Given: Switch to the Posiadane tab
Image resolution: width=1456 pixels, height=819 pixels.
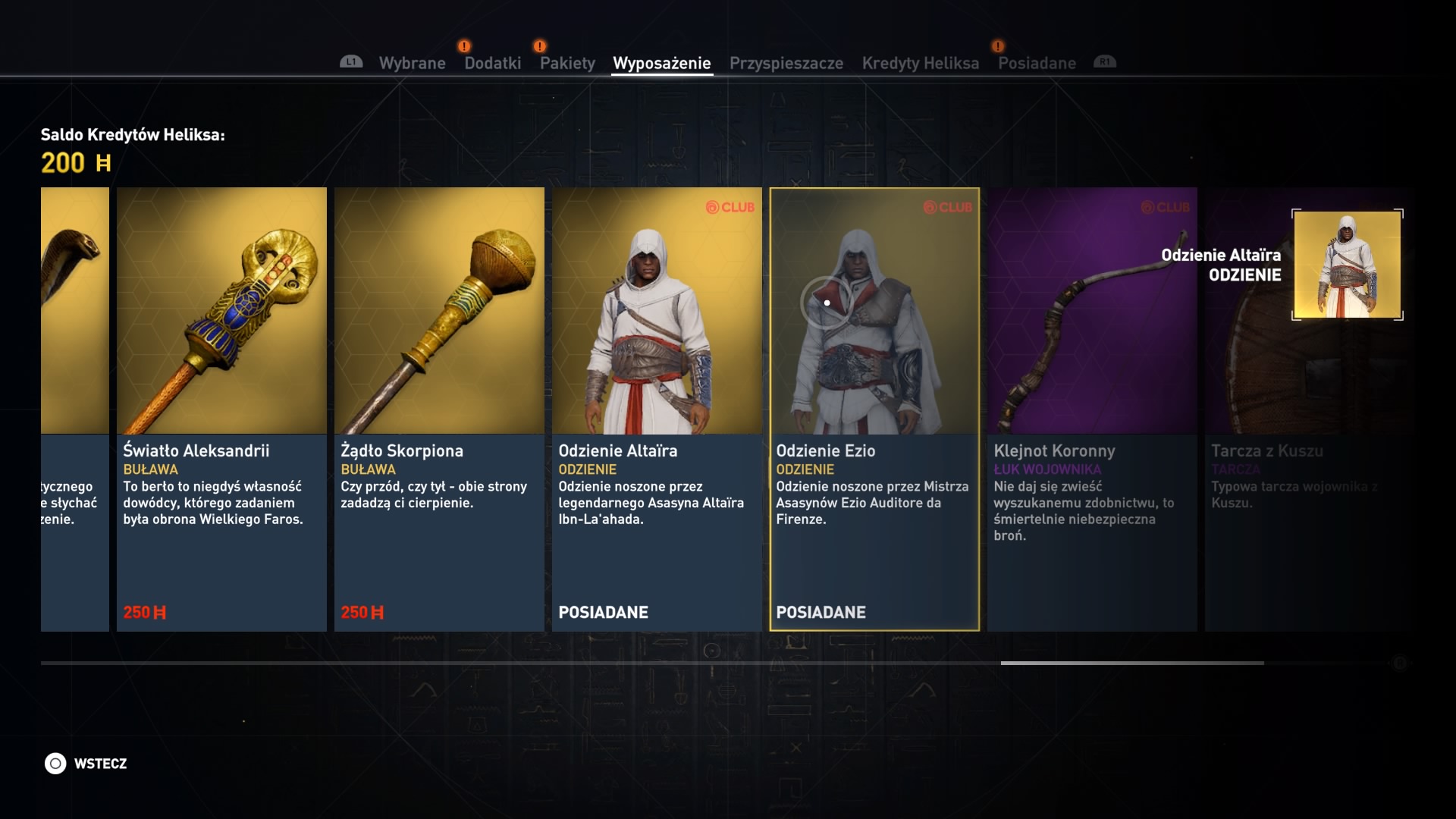Looking at the screenshot, I should point(1037,63).
